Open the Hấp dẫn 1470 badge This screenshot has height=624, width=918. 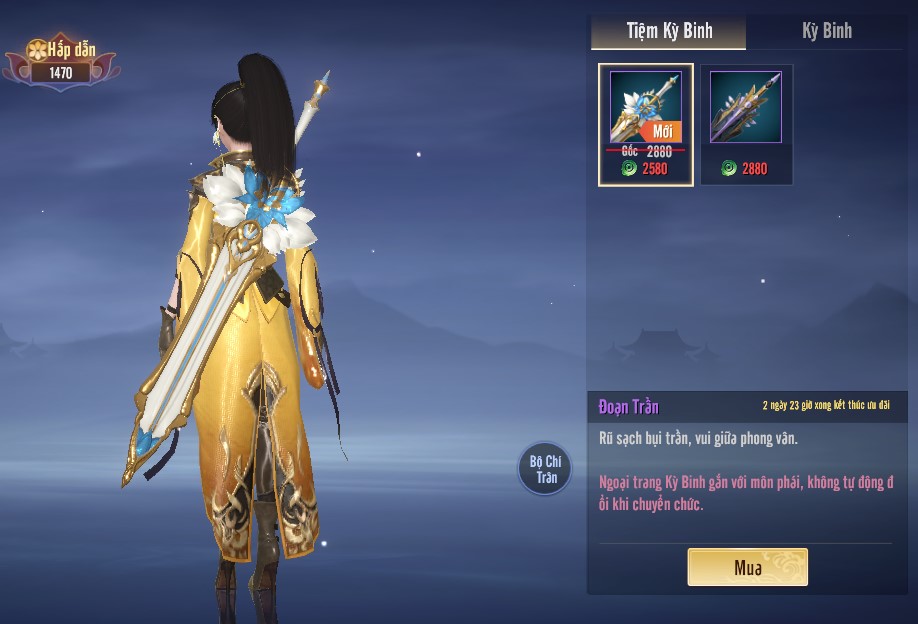61,61
